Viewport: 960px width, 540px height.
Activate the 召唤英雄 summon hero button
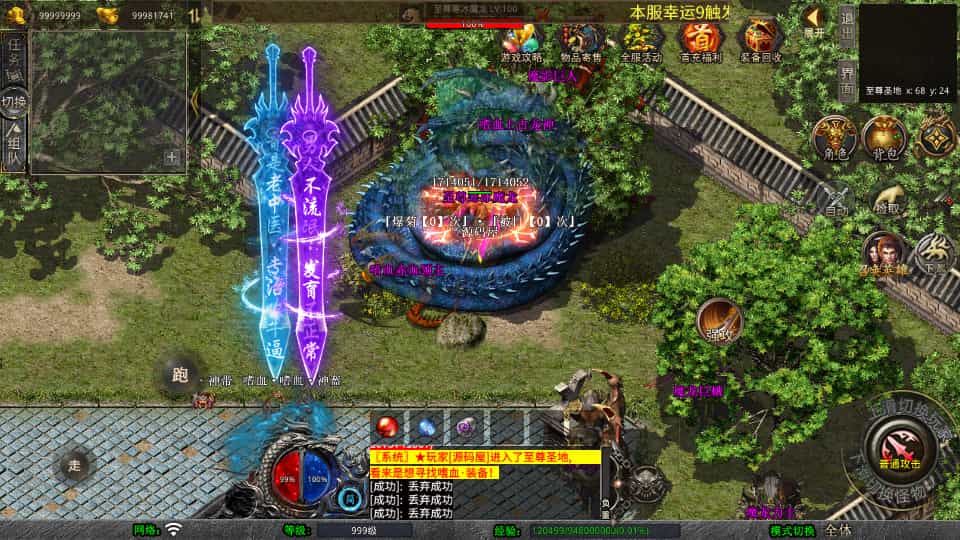[883, 252]
